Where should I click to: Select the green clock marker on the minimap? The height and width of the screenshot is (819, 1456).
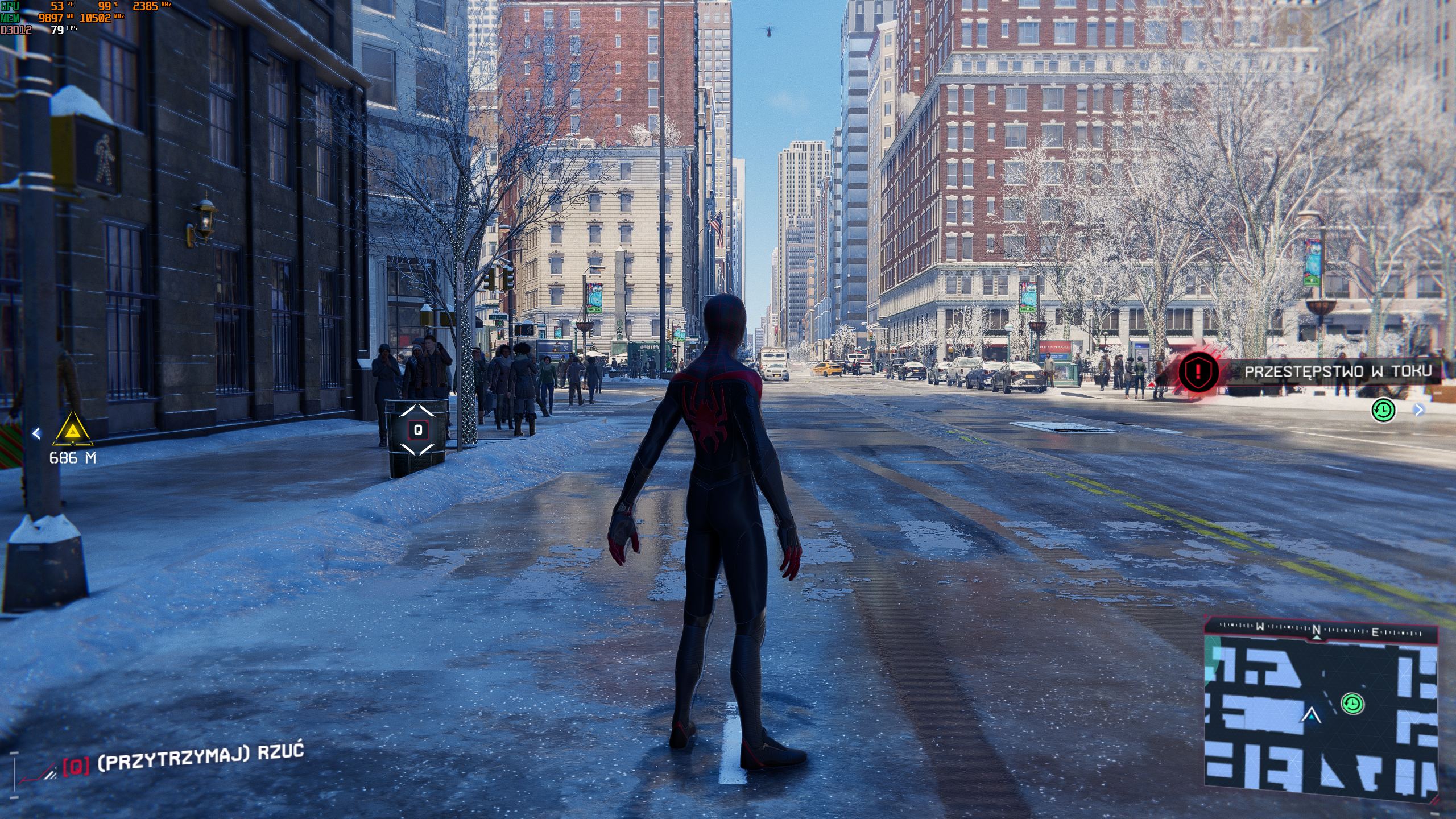point(1353,703)
